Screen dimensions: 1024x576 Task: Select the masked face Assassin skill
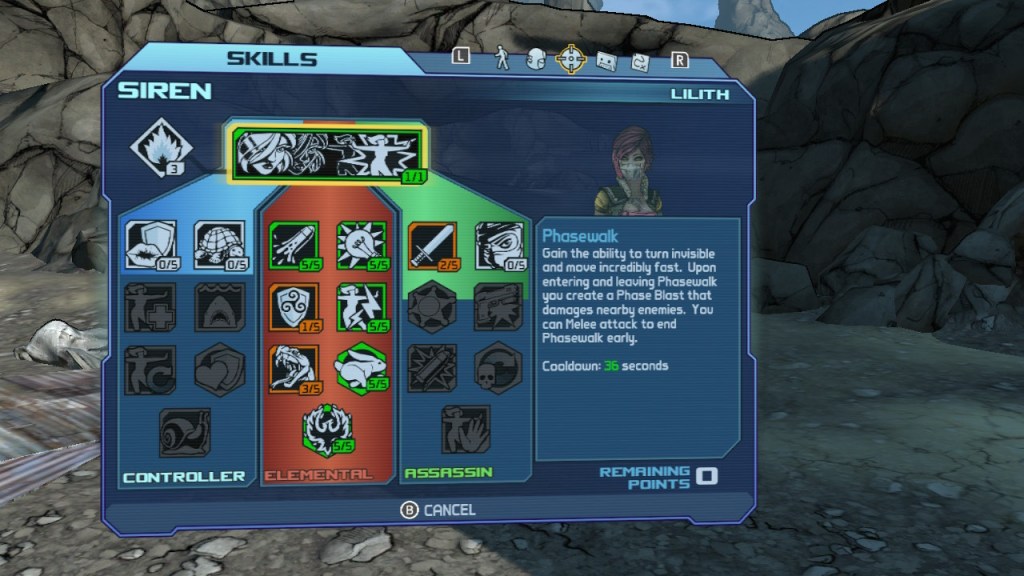click(x=498, y=245)
